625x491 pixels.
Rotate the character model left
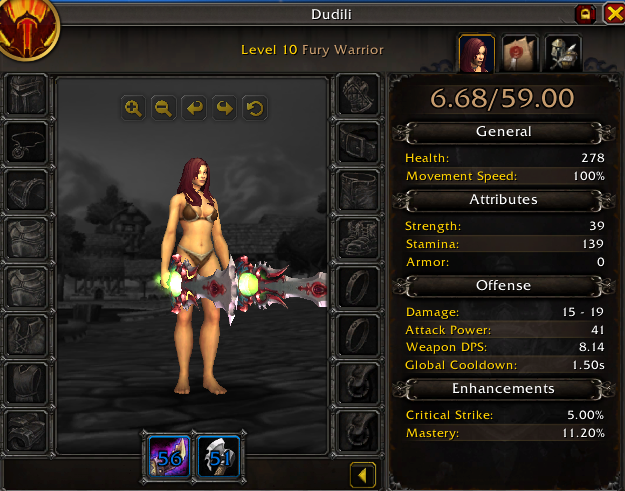point(194,108)
